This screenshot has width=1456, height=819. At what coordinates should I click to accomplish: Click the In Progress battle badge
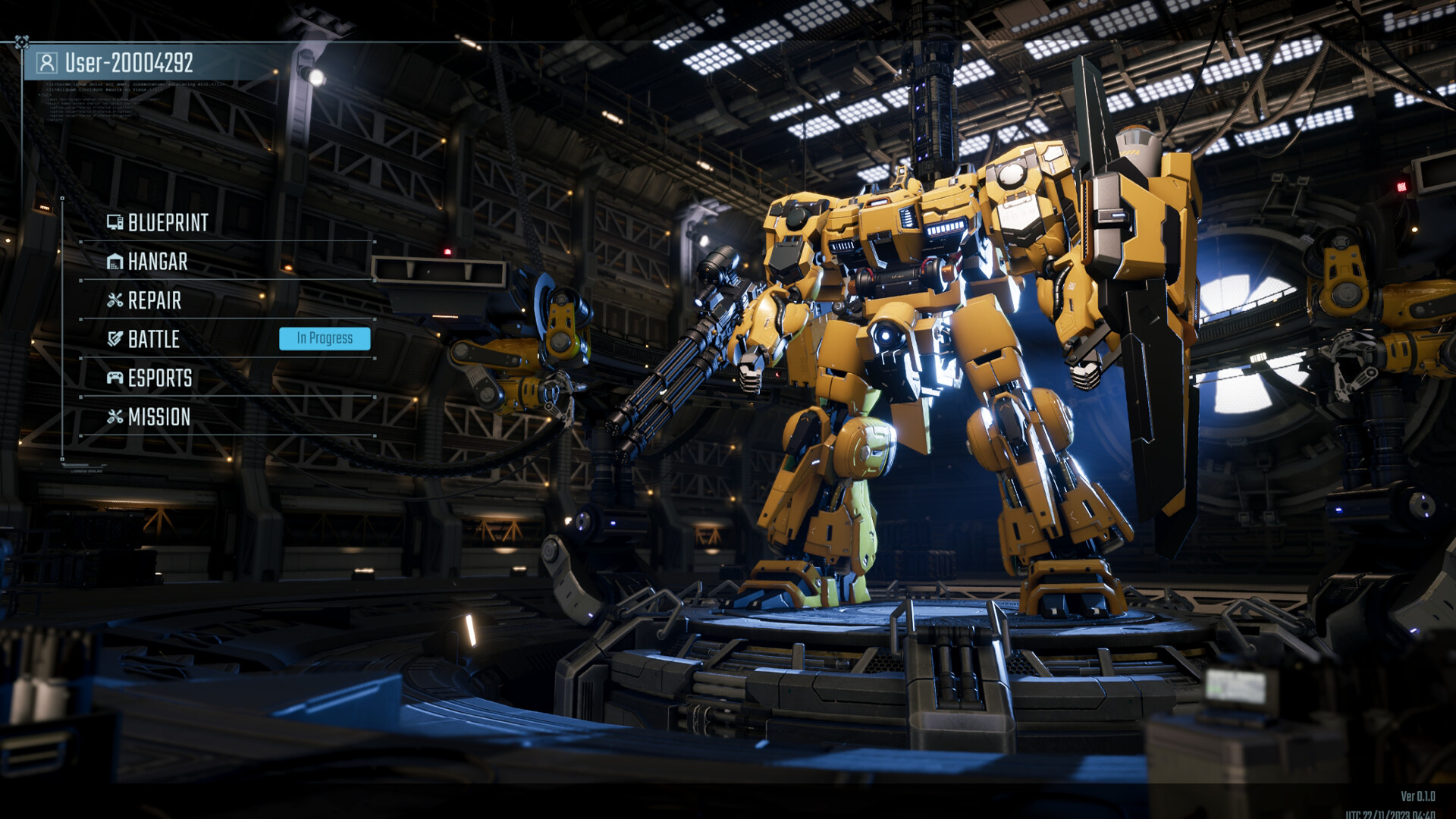325,338
